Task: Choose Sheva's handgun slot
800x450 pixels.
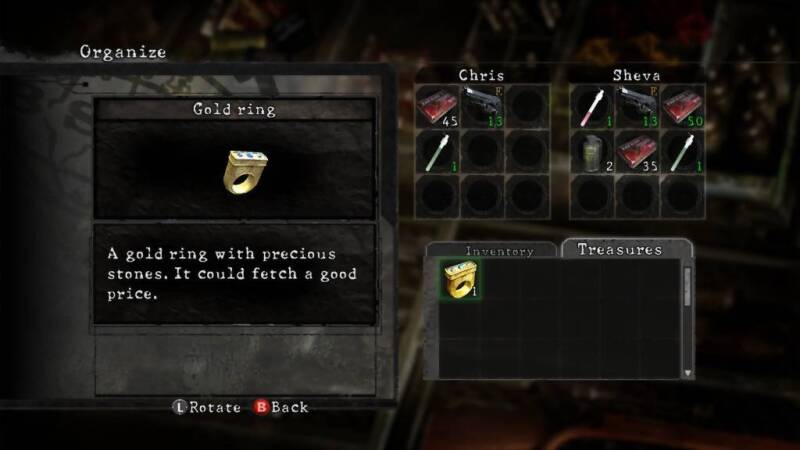Action: (x=637, y=106)
